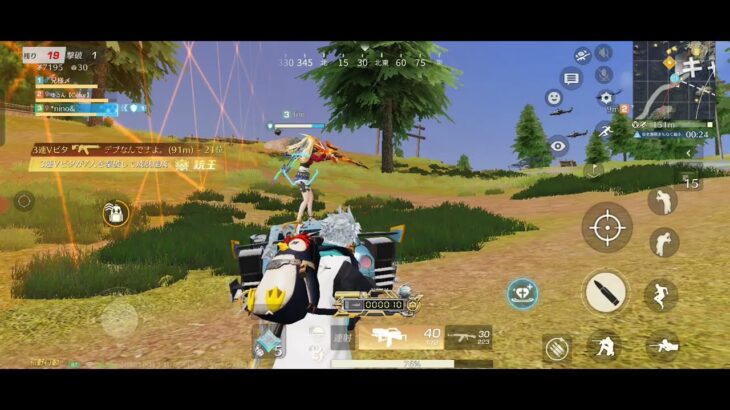Open settings with the gear icon
This screenshot has width=730, height=410.
pyautogui.click(x=604, y=98)
